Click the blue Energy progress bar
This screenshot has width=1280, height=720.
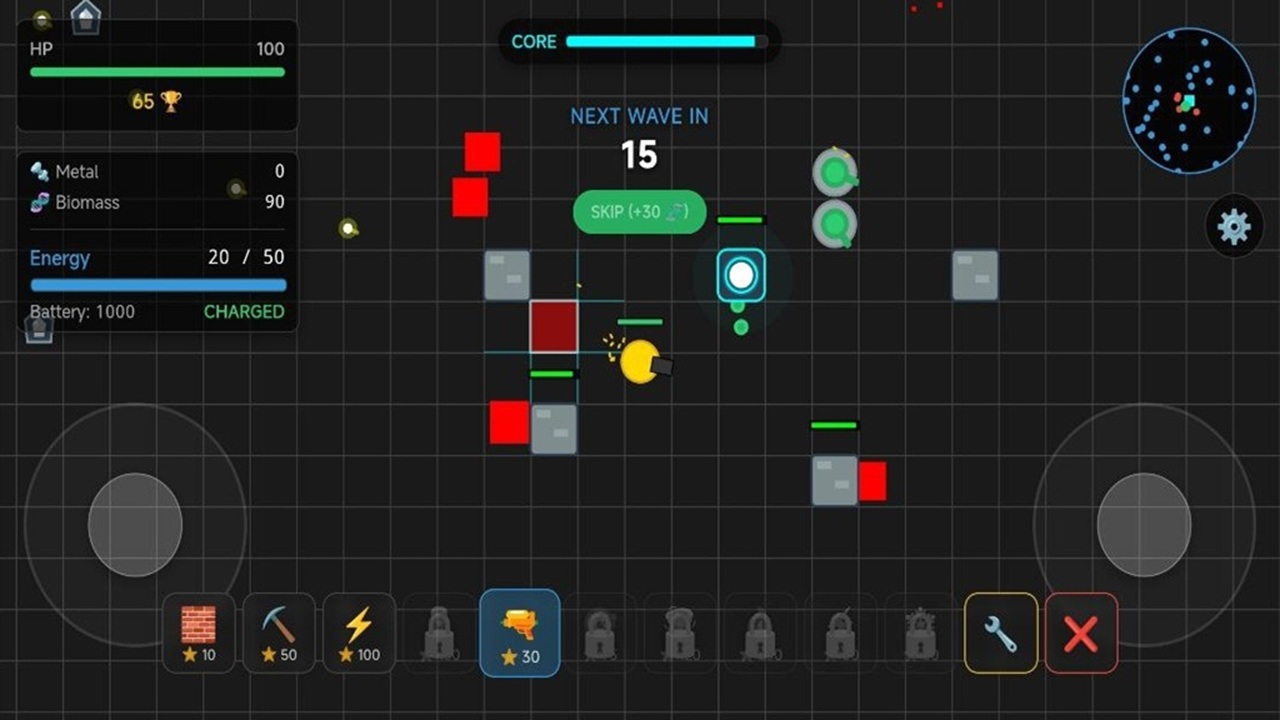click(157, 283)
